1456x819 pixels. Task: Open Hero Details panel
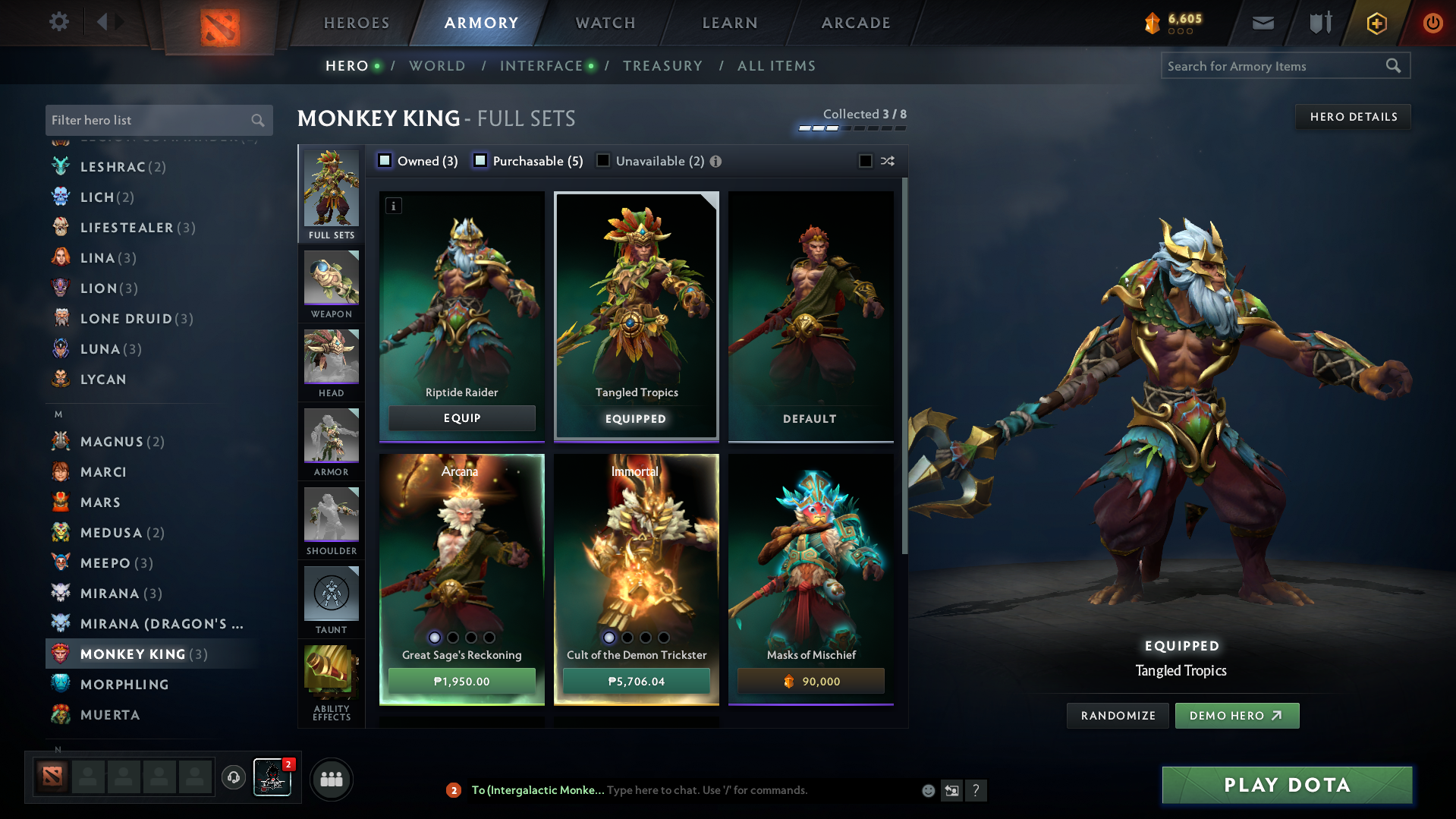1353,117
